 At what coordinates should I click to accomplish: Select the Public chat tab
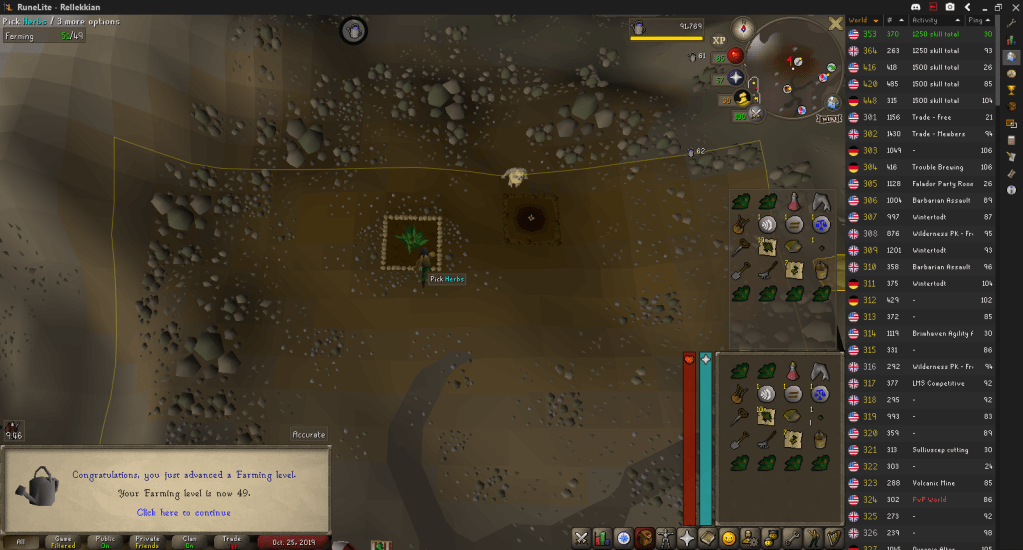tap(105, 541)
